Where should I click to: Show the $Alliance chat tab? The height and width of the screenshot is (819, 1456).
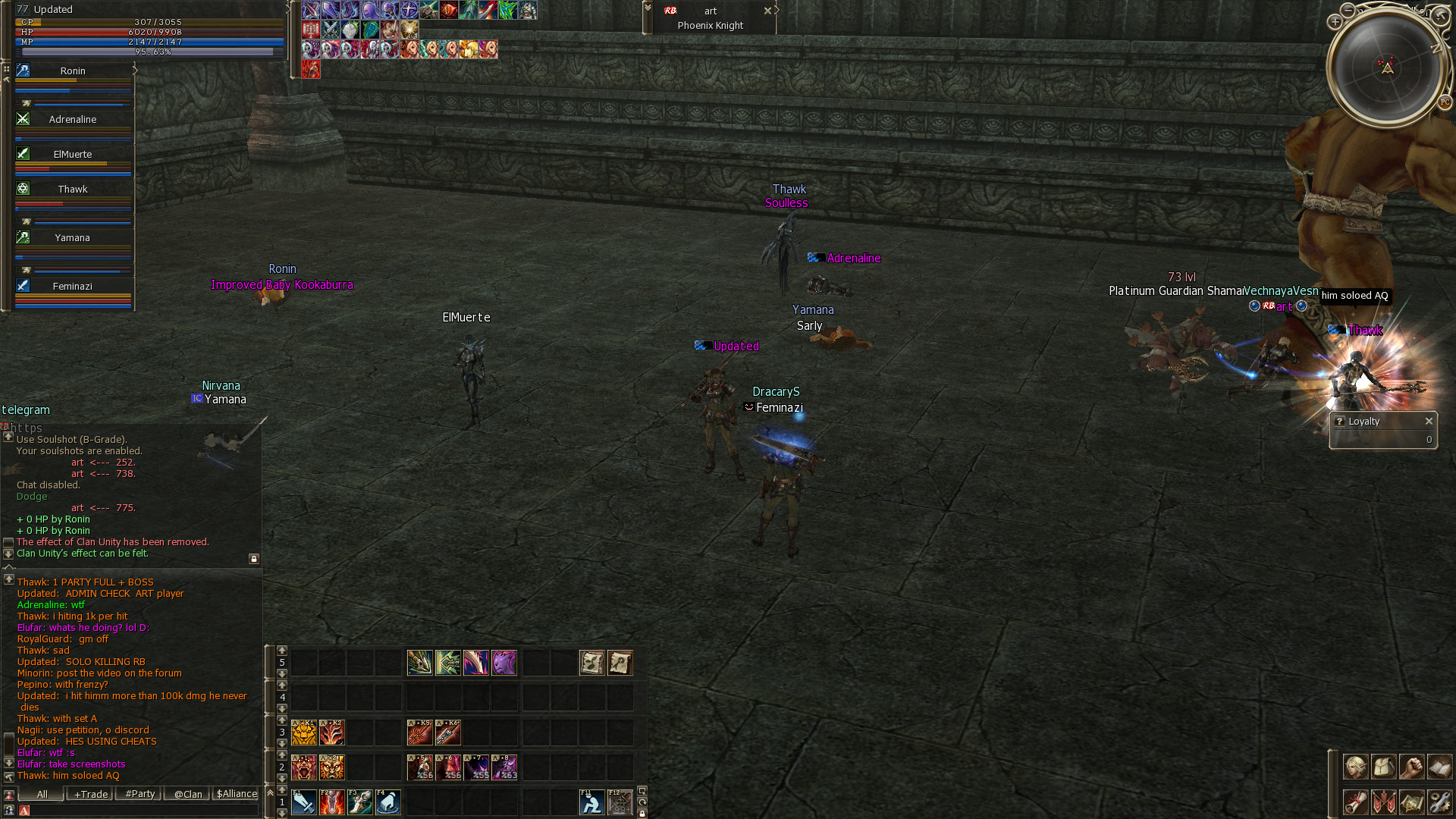237,794
